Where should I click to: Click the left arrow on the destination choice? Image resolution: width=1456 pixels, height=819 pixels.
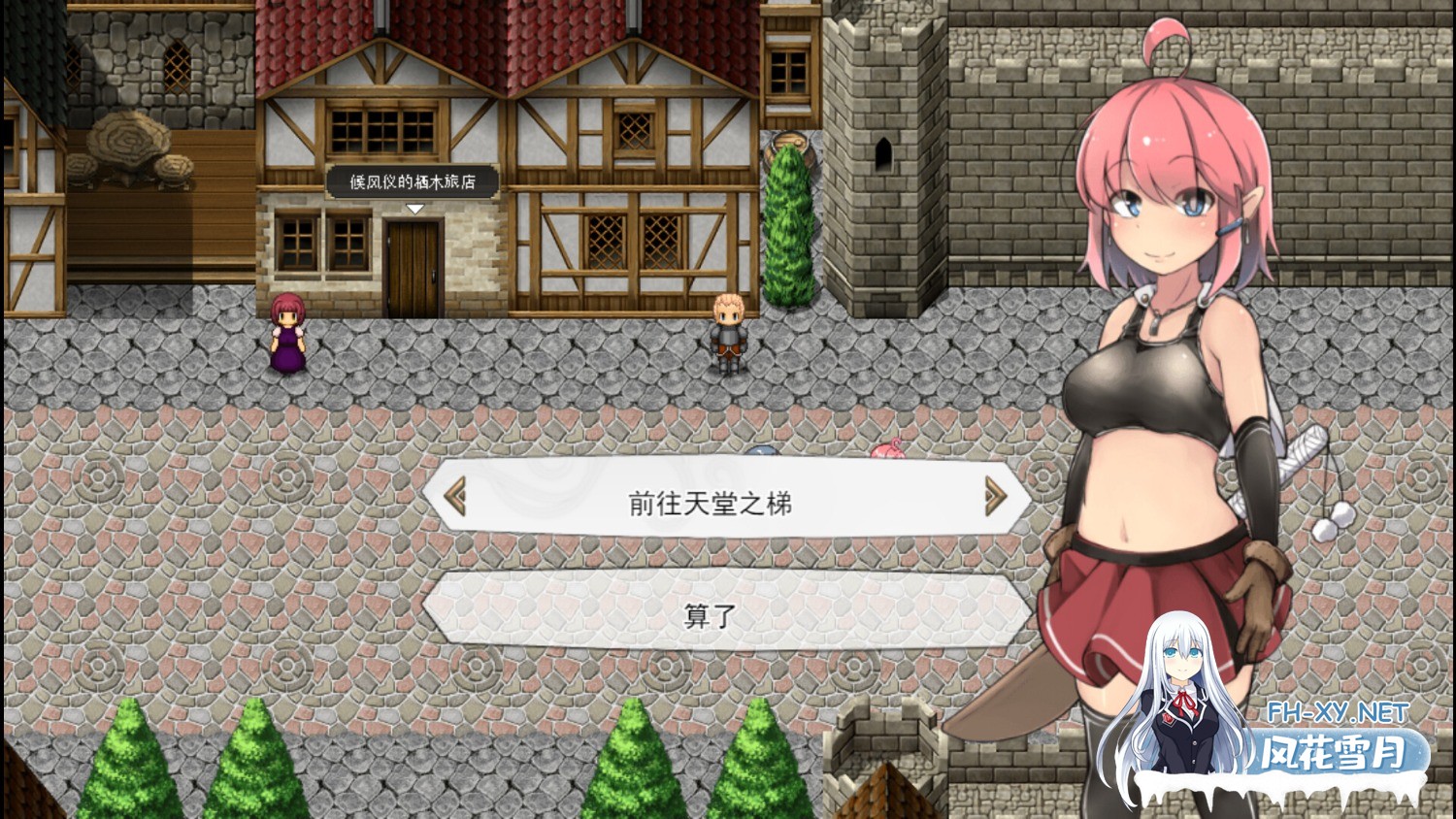455,497
